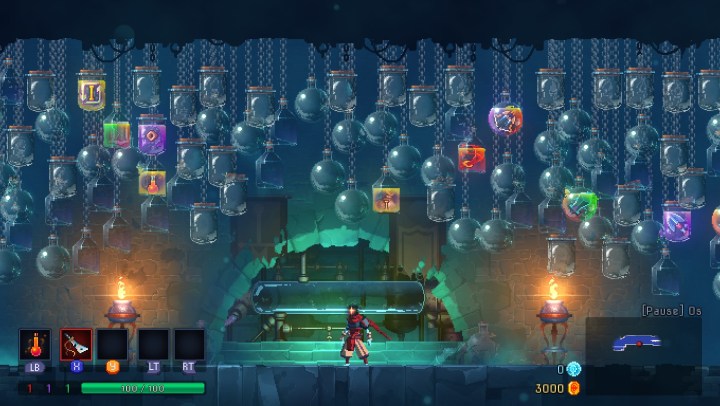Select the equipped sword weapon slot

coord(76,344)
